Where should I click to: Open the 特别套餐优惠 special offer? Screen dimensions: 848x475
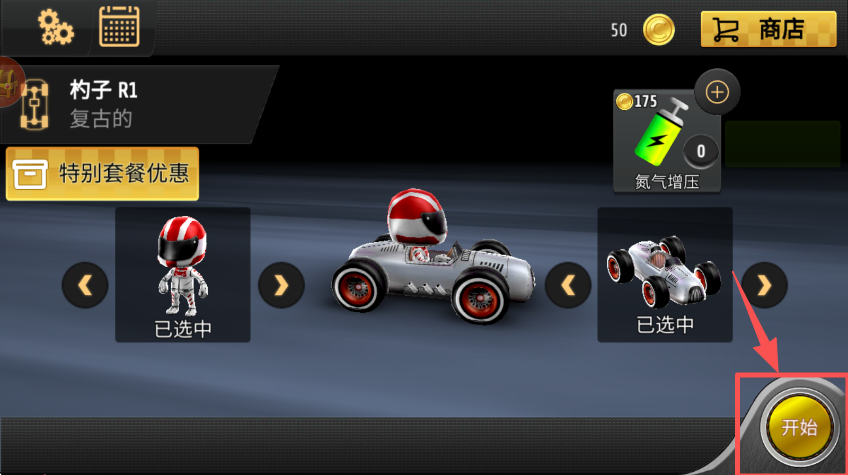pos(103,174)
